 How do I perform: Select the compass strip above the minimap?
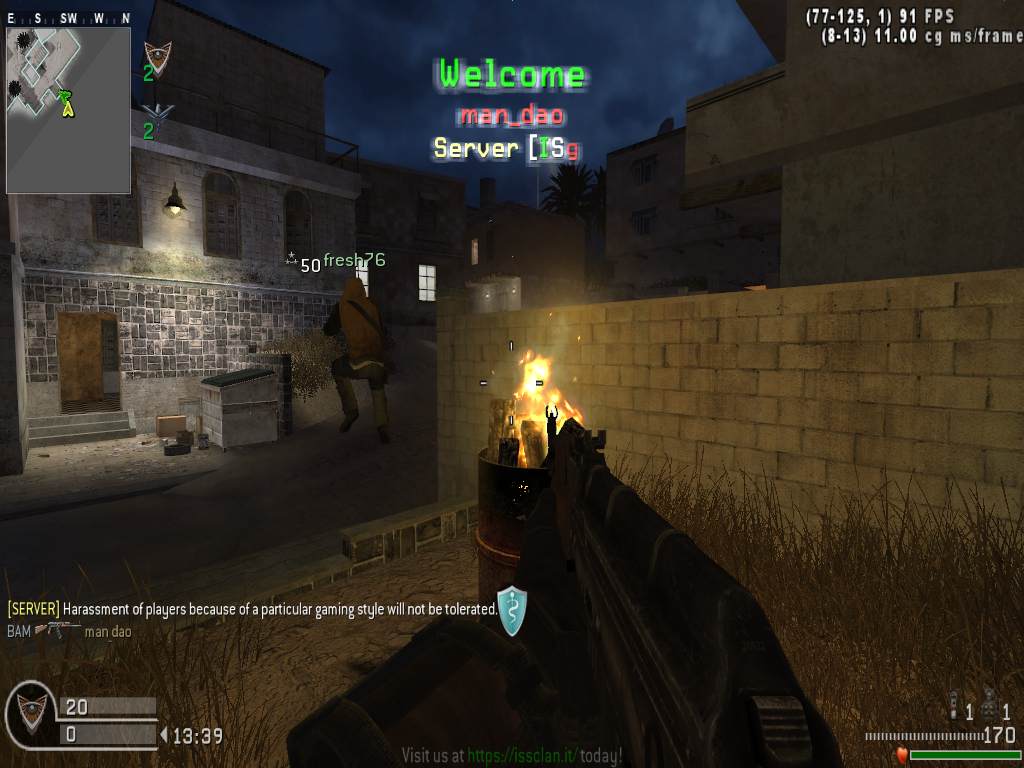tap(68, 19)
